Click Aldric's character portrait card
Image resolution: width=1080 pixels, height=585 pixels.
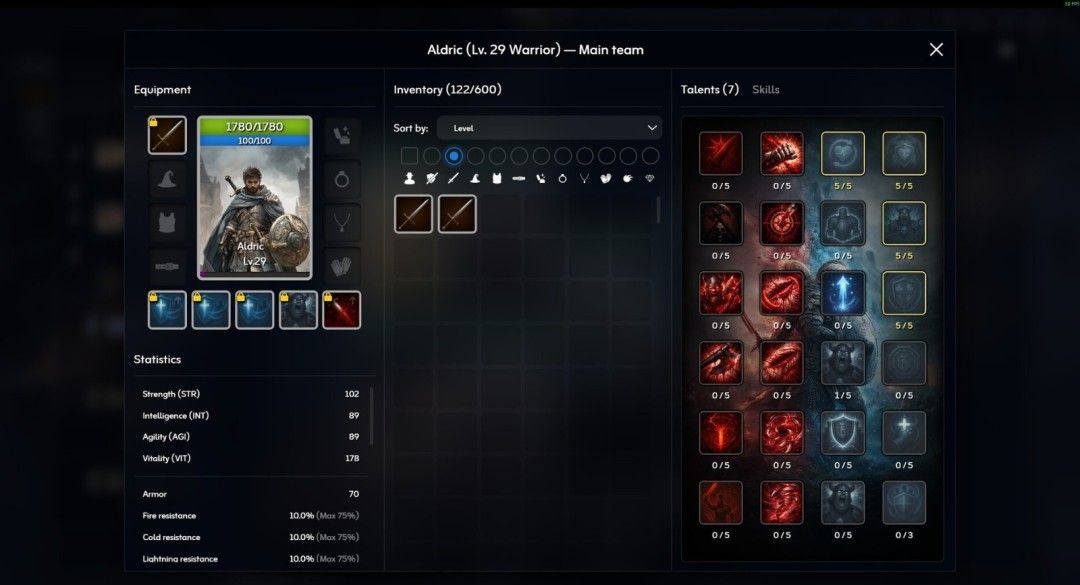pos(255,197)
